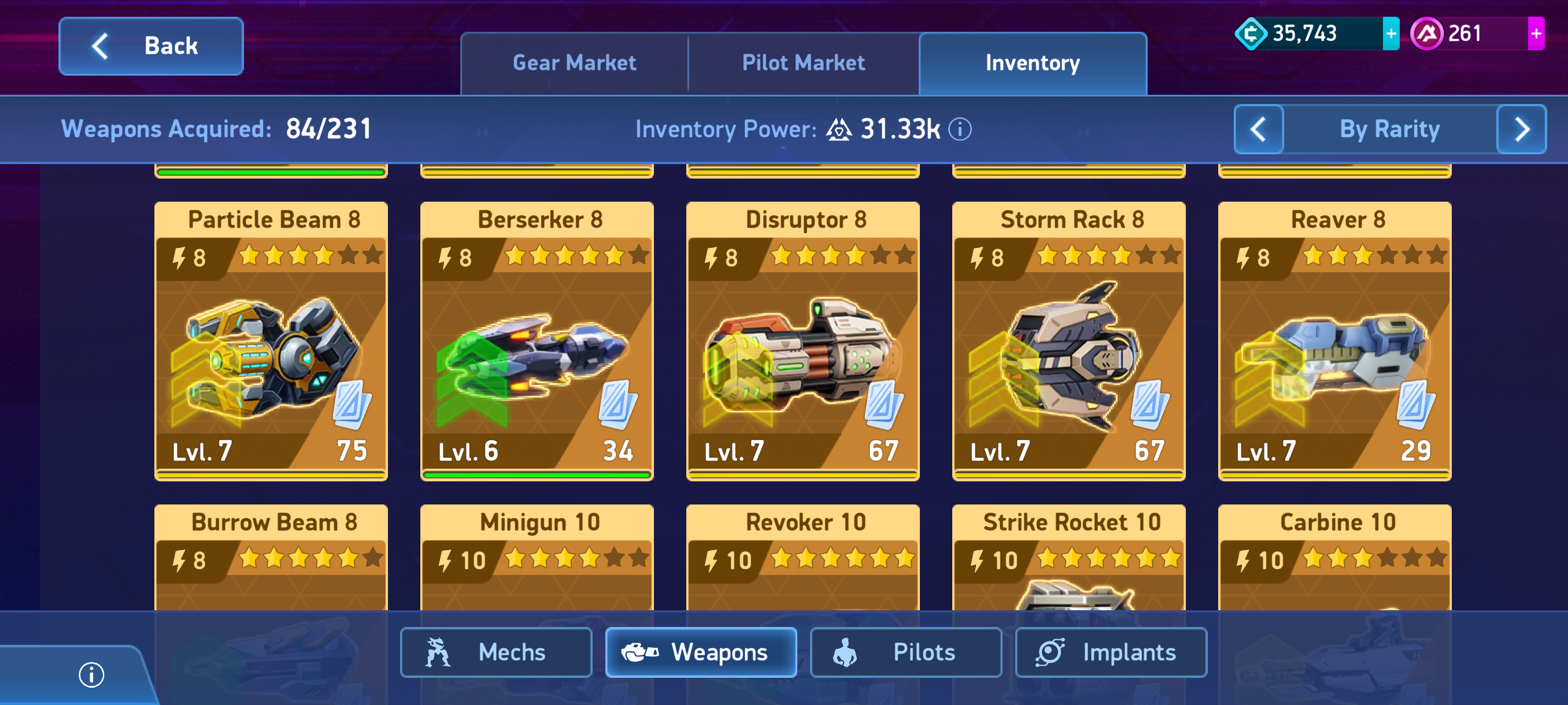
Task: View the Reaver 8 weapon card
Action: click(1334, 340)
